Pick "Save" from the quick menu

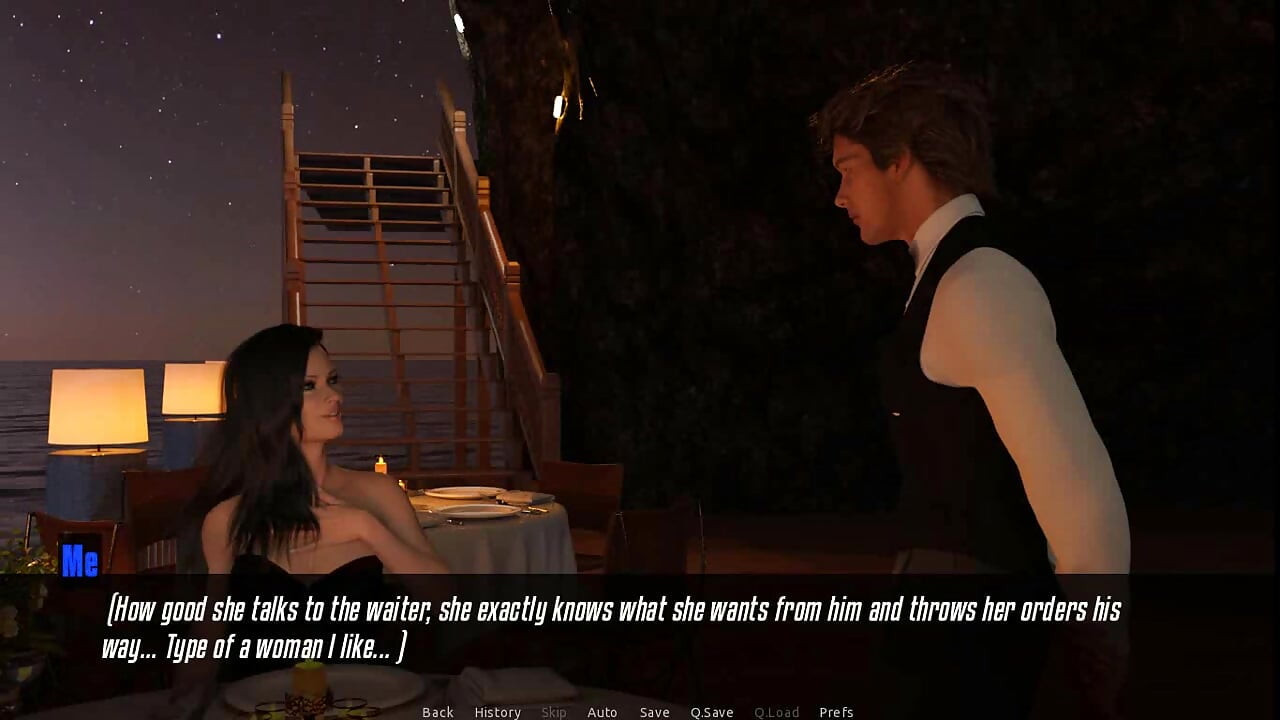point(654,712)
